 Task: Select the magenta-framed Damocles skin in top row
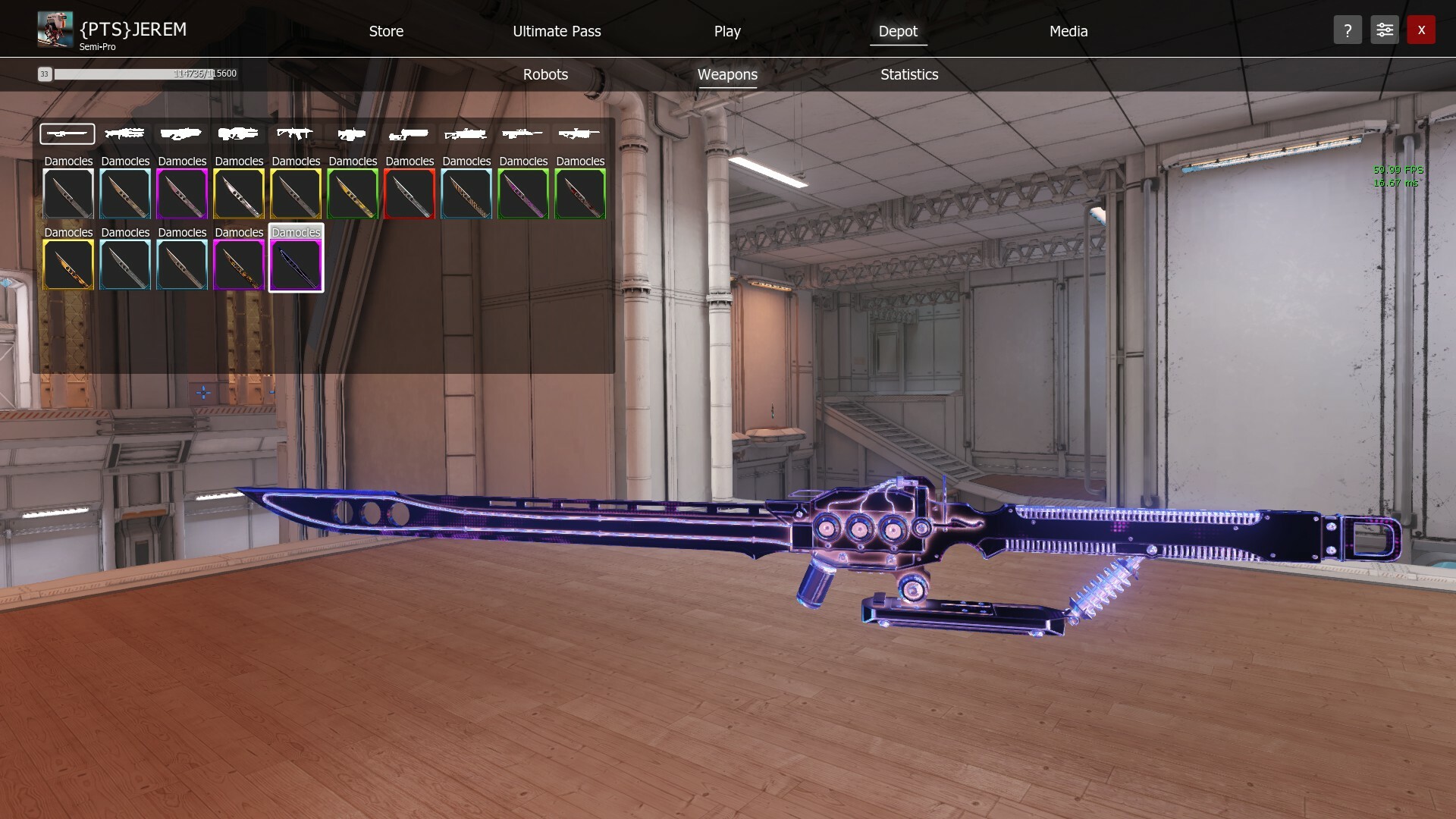181,194
